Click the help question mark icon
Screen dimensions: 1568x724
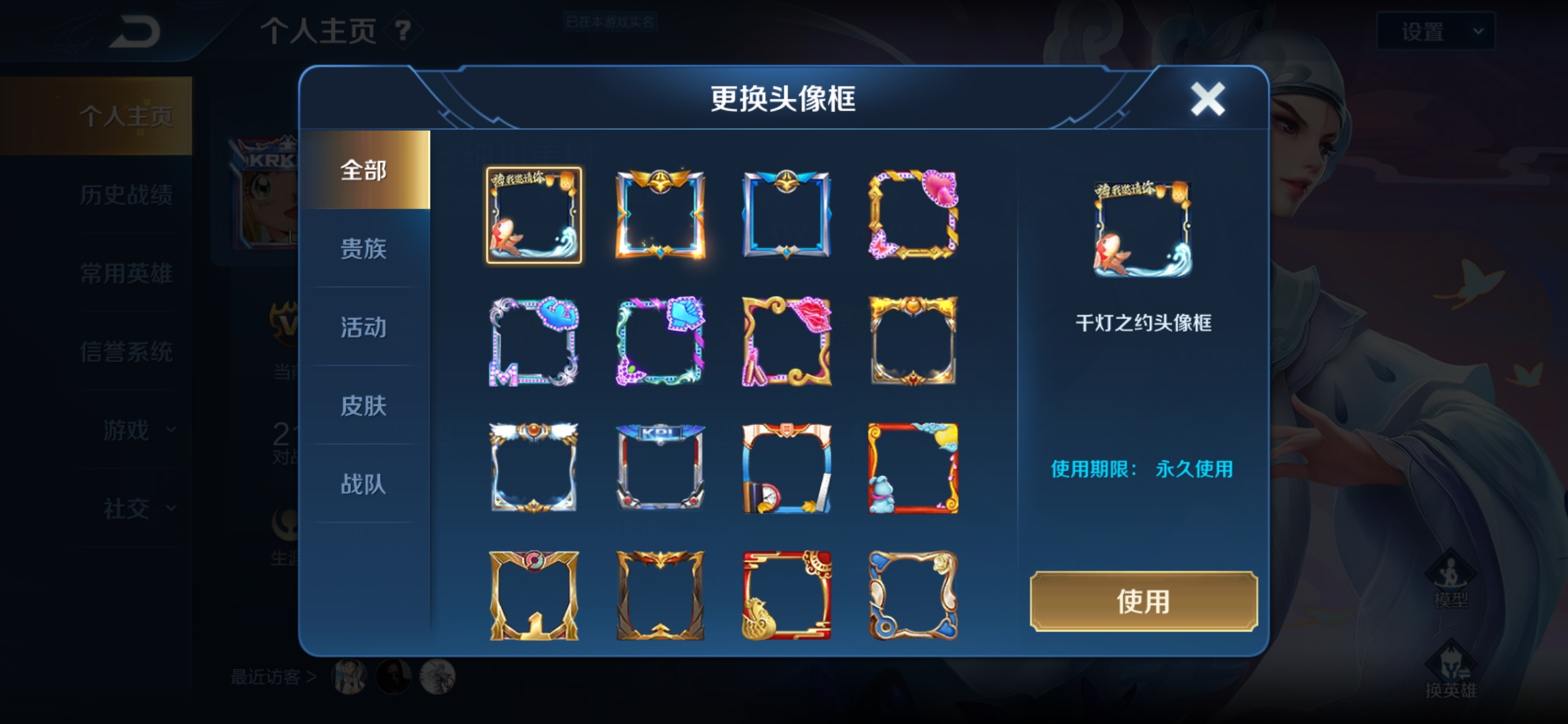[x=401, y=31]
